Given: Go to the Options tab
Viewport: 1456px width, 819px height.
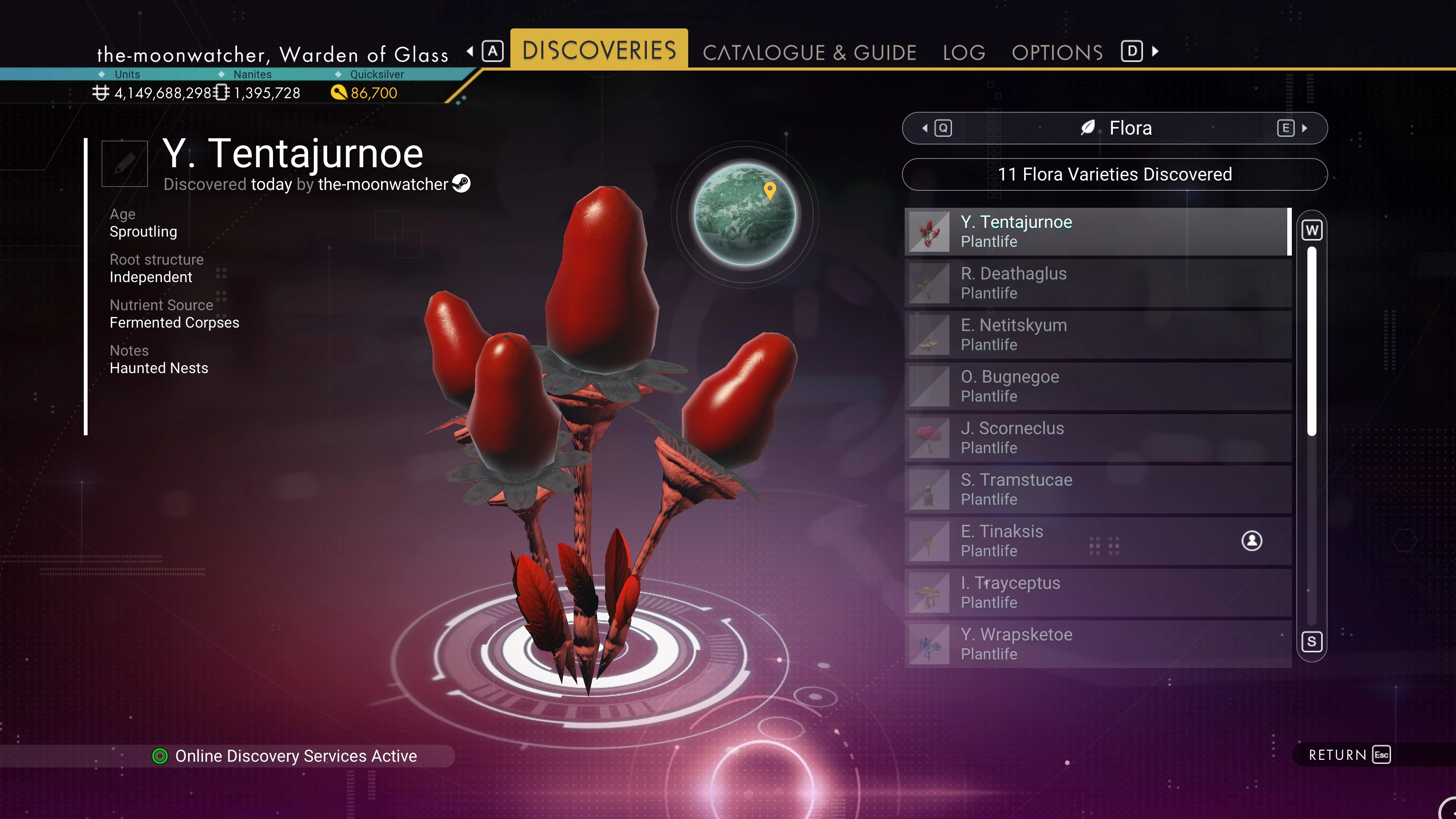Looking at the screenshot, I should pos(1057,53).
